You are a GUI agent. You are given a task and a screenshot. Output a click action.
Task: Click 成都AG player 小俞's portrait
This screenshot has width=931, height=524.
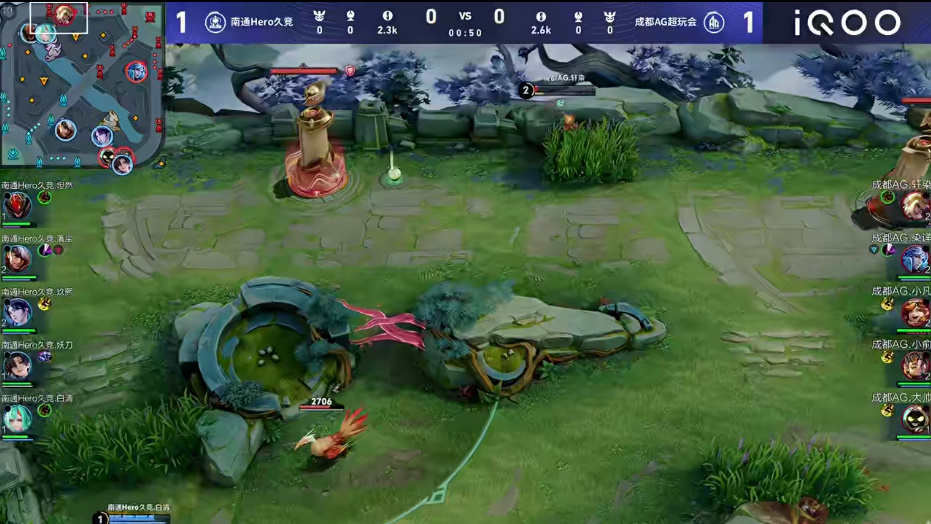914,366
